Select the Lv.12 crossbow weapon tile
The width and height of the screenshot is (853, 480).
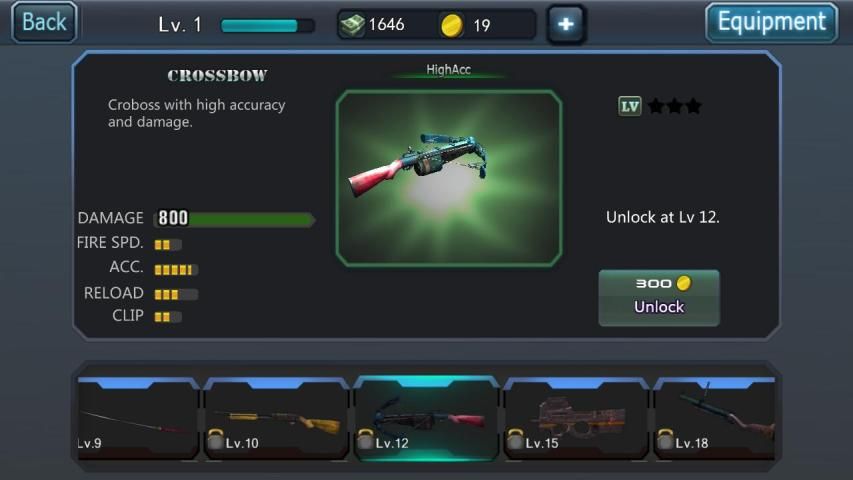pos(426,419)
